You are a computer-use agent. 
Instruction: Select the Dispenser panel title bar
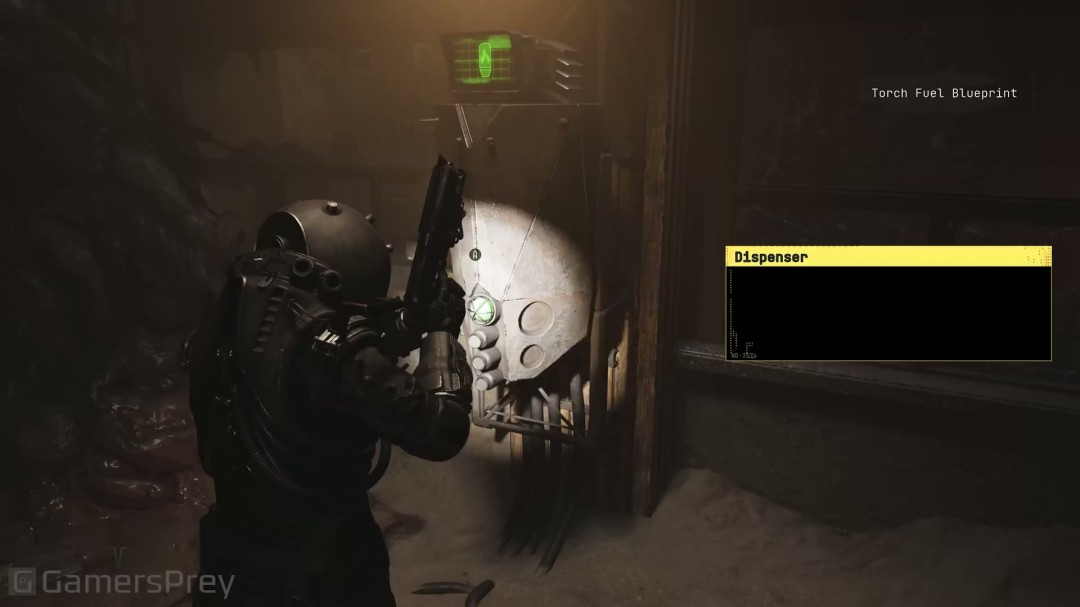(x=888, y=257)
